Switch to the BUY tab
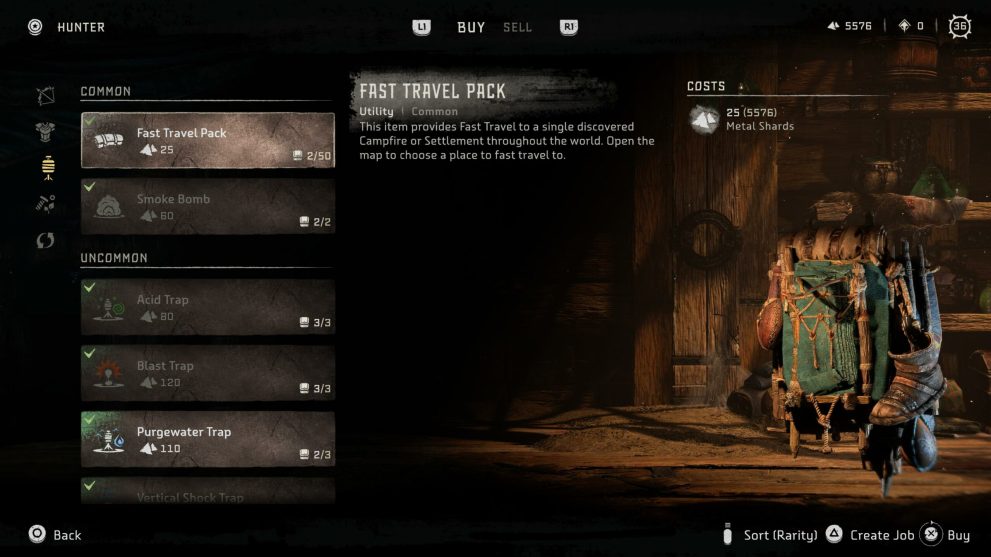Image resolution: width=991 pixels, height=557 pixels. tap(471, 27)
